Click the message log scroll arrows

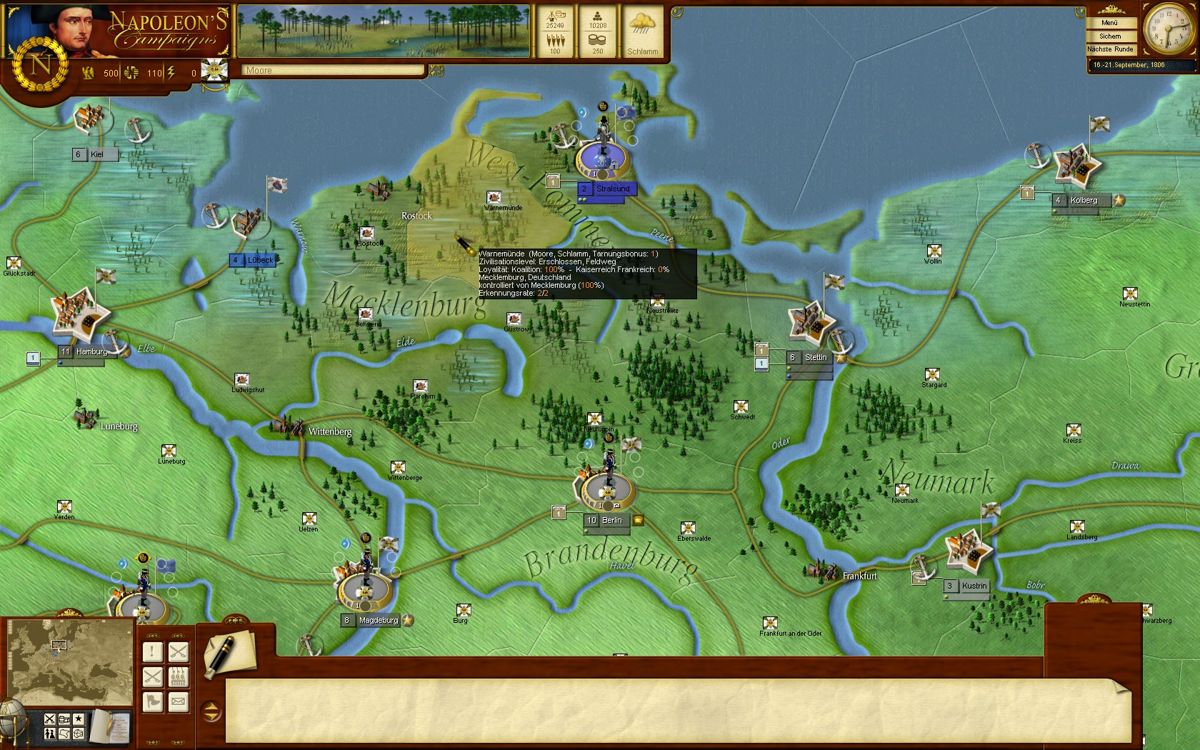pyautogui.click(x=210, y=712)
